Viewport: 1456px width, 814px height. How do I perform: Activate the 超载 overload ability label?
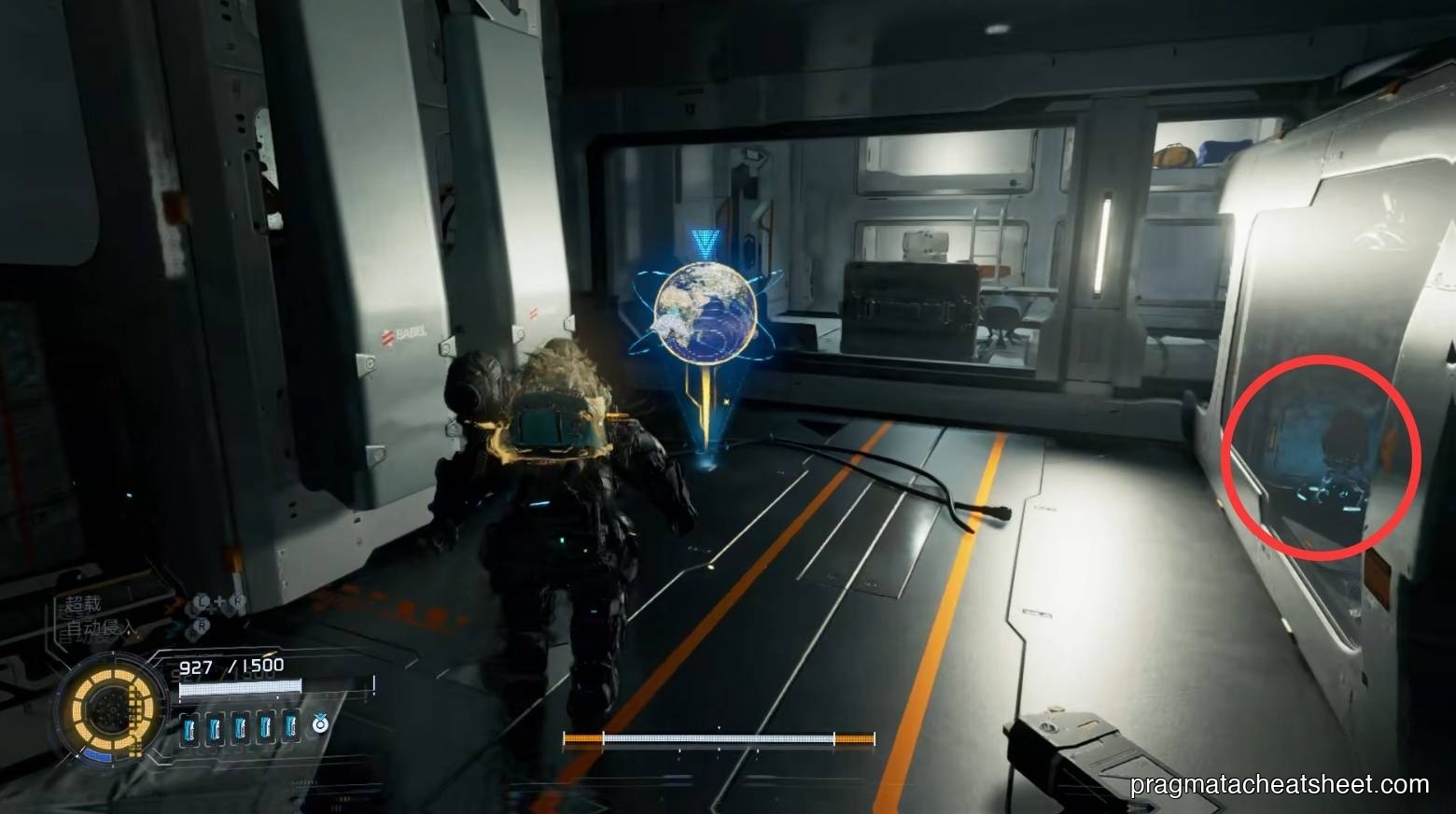[x=83, y=605]
